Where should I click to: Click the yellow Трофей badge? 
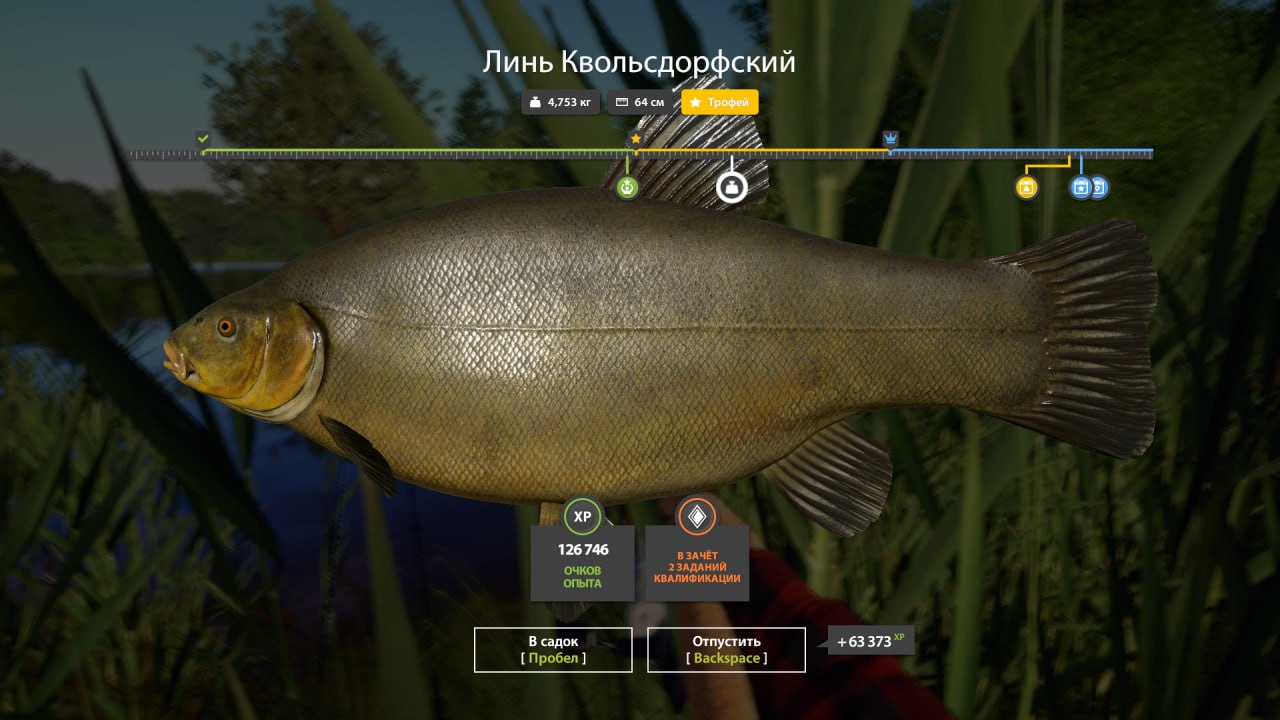click(x=719, y=102)
